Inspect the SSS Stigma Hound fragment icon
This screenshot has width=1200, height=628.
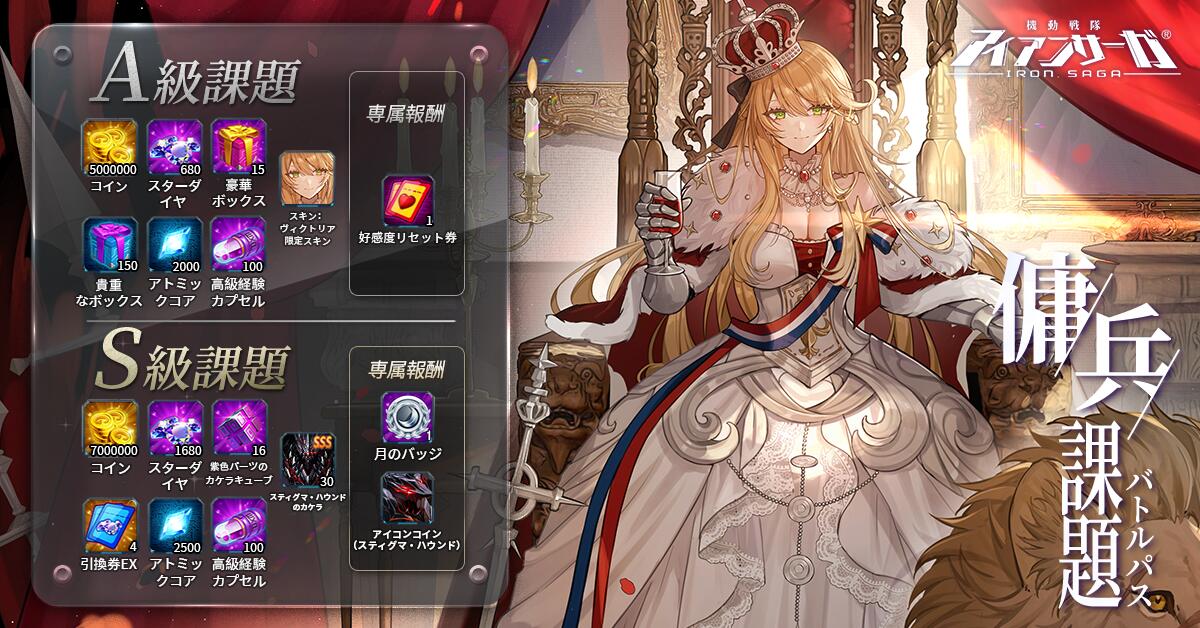(307, 460)
